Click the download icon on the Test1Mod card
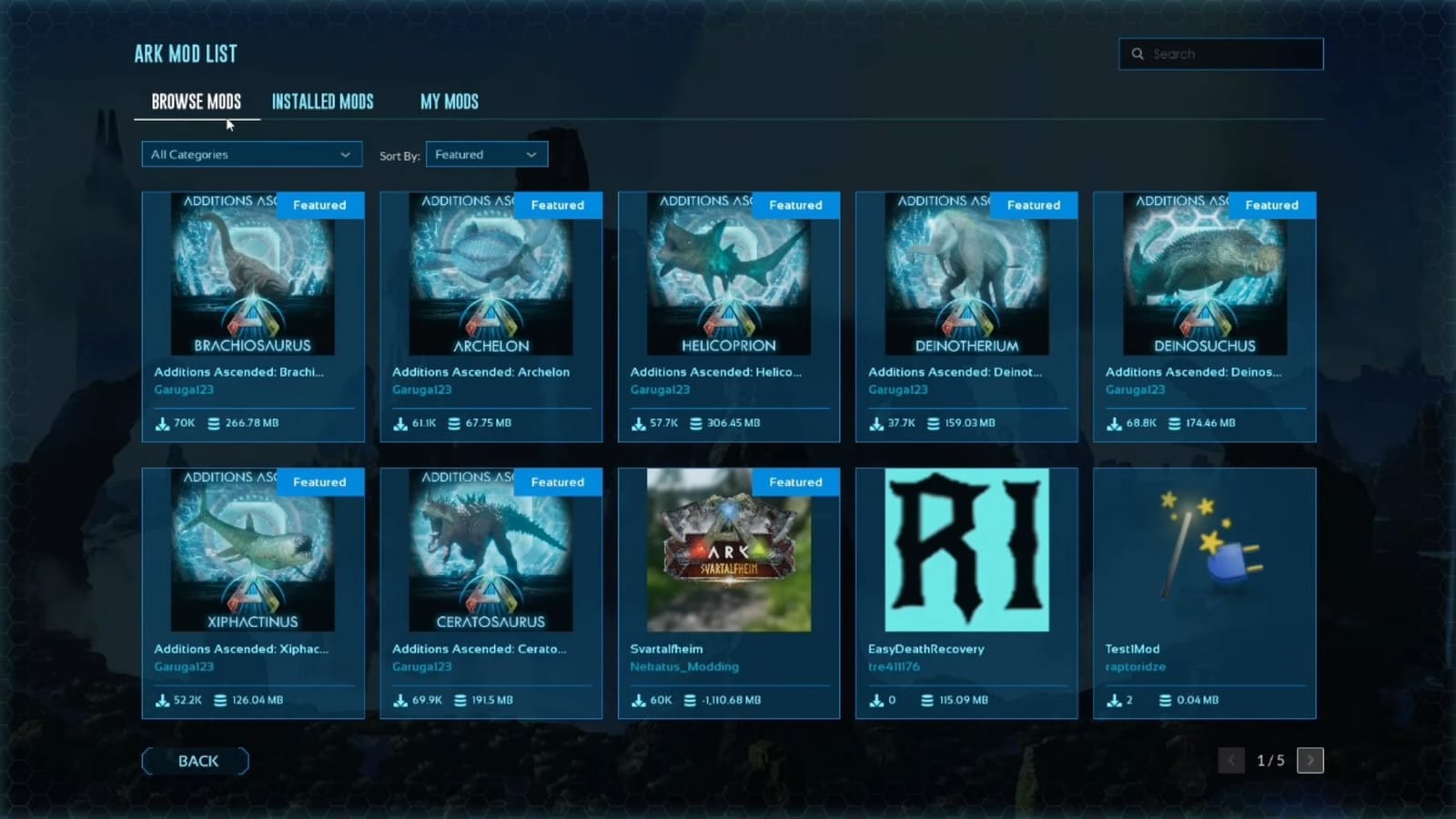Image resolution: width=1456 pixels, height=819 pixels. pos(1113,700)
